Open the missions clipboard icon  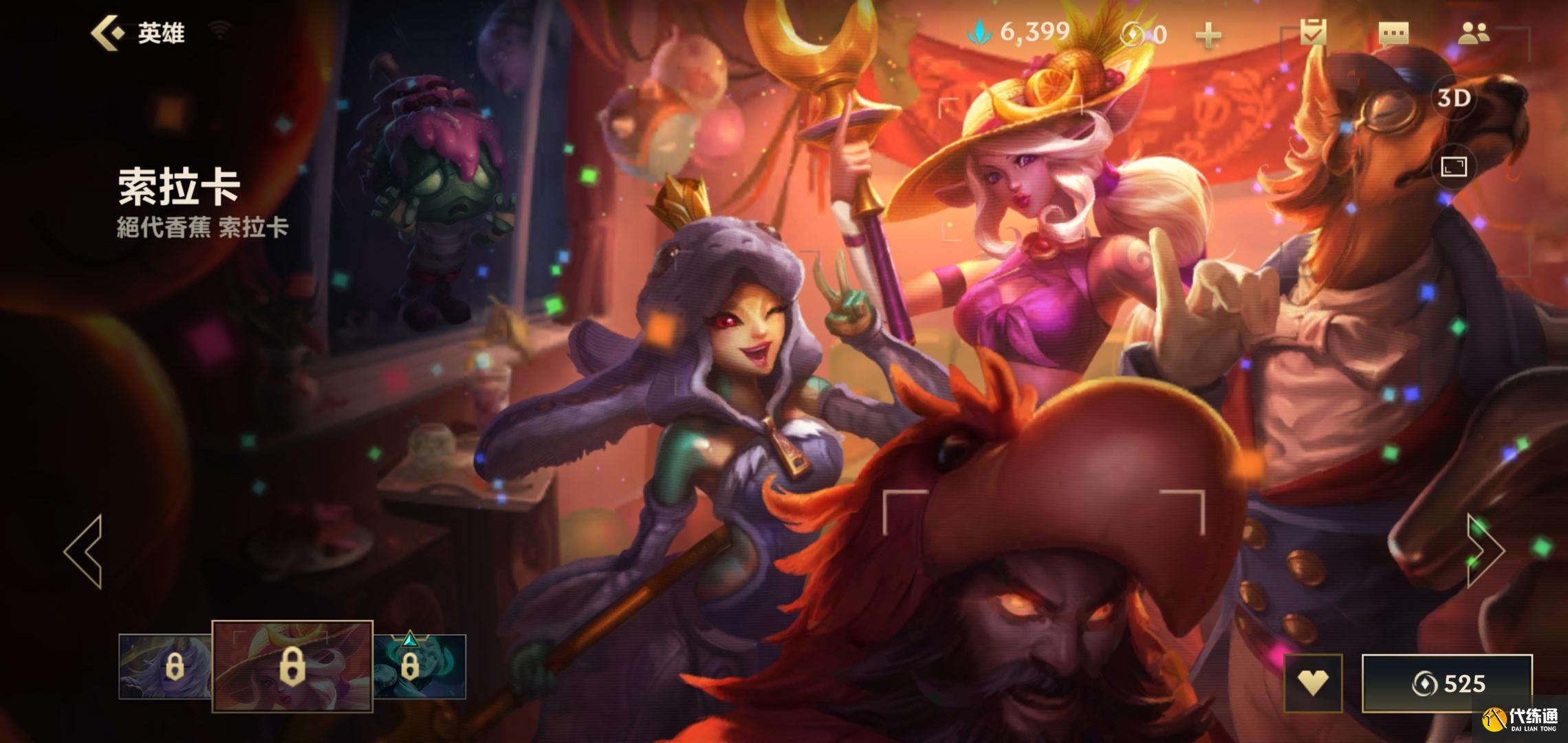point(1313,32)
